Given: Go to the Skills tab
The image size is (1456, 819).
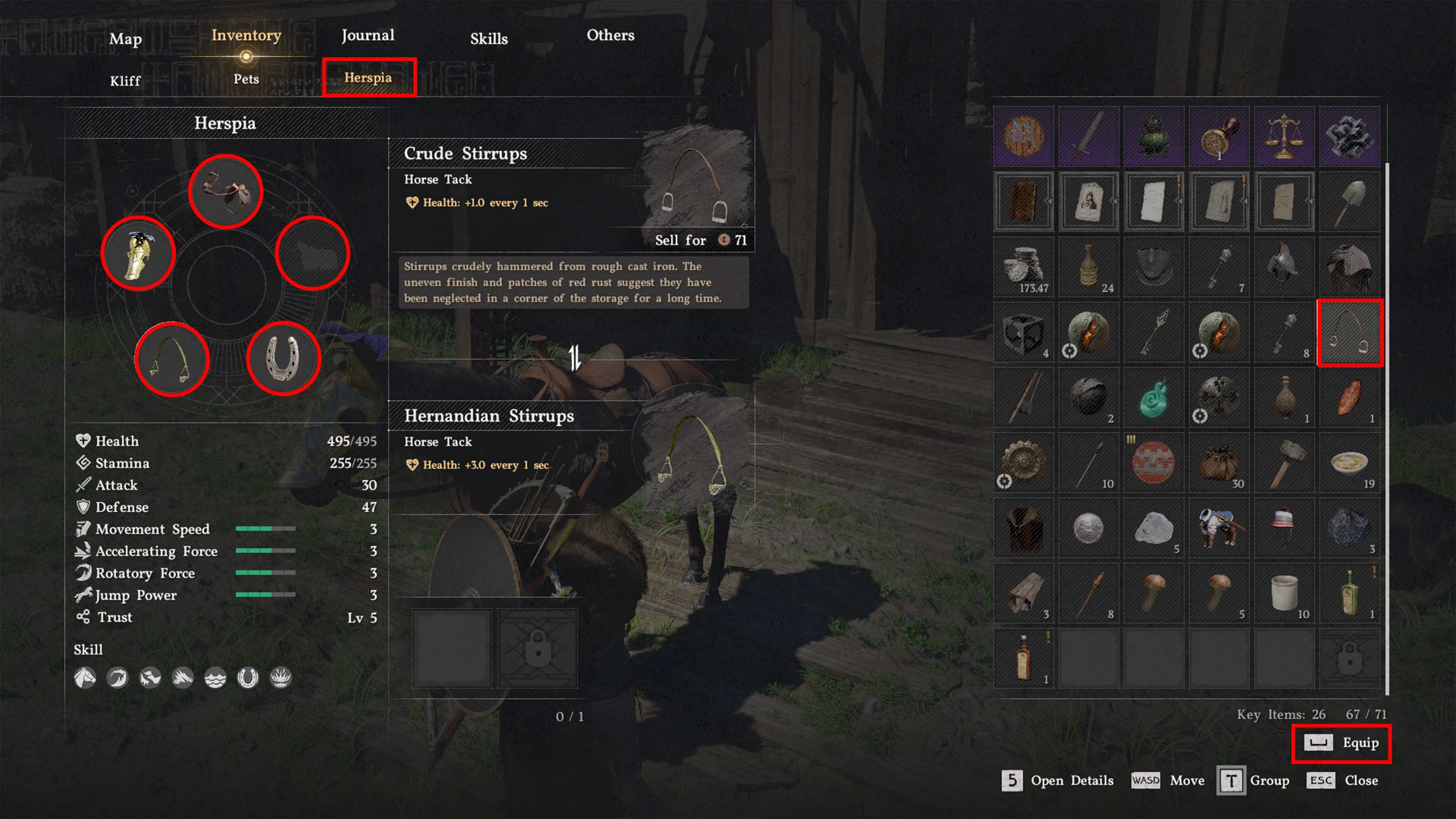Looking at the screenshot, I should [489, 38].
